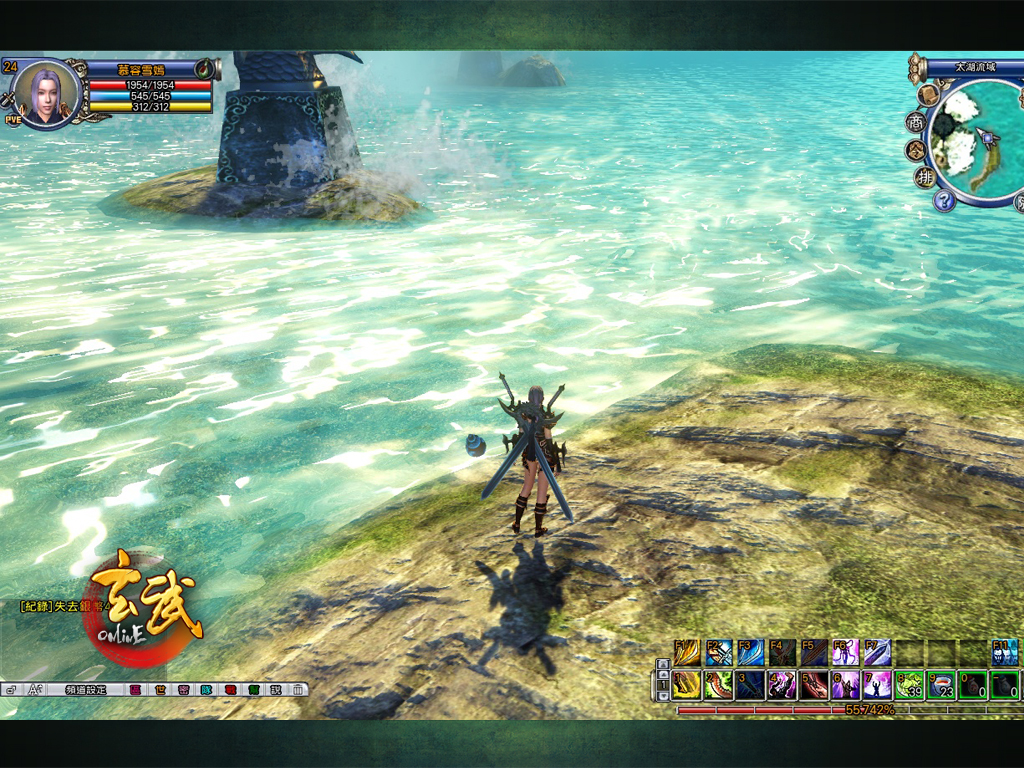Open the 排 ranking button beside minimap
Viewport: 1024px width, 768px height.
924,178
